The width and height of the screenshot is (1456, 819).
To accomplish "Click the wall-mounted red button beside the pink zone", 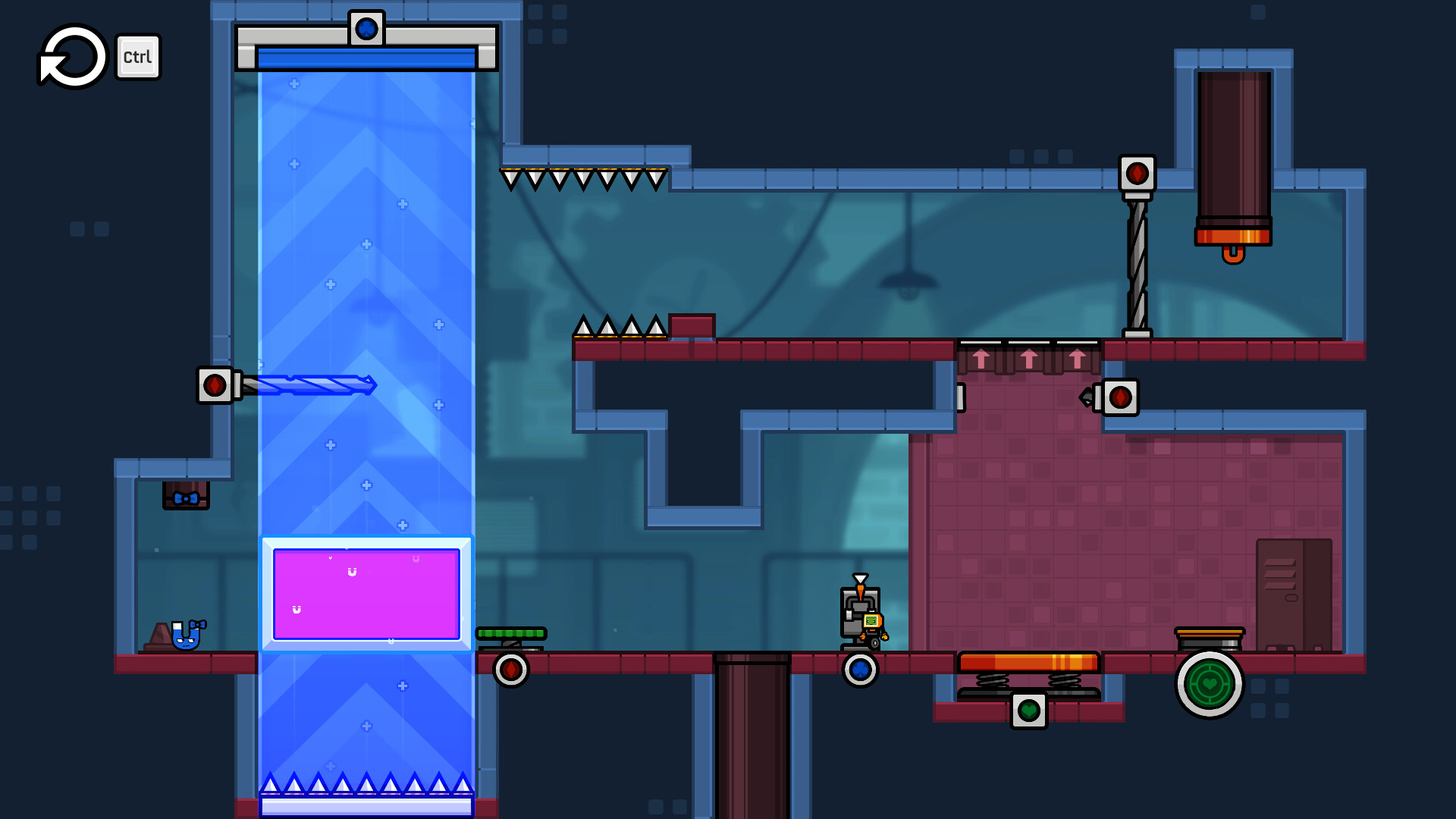I will click(1122, 396).
